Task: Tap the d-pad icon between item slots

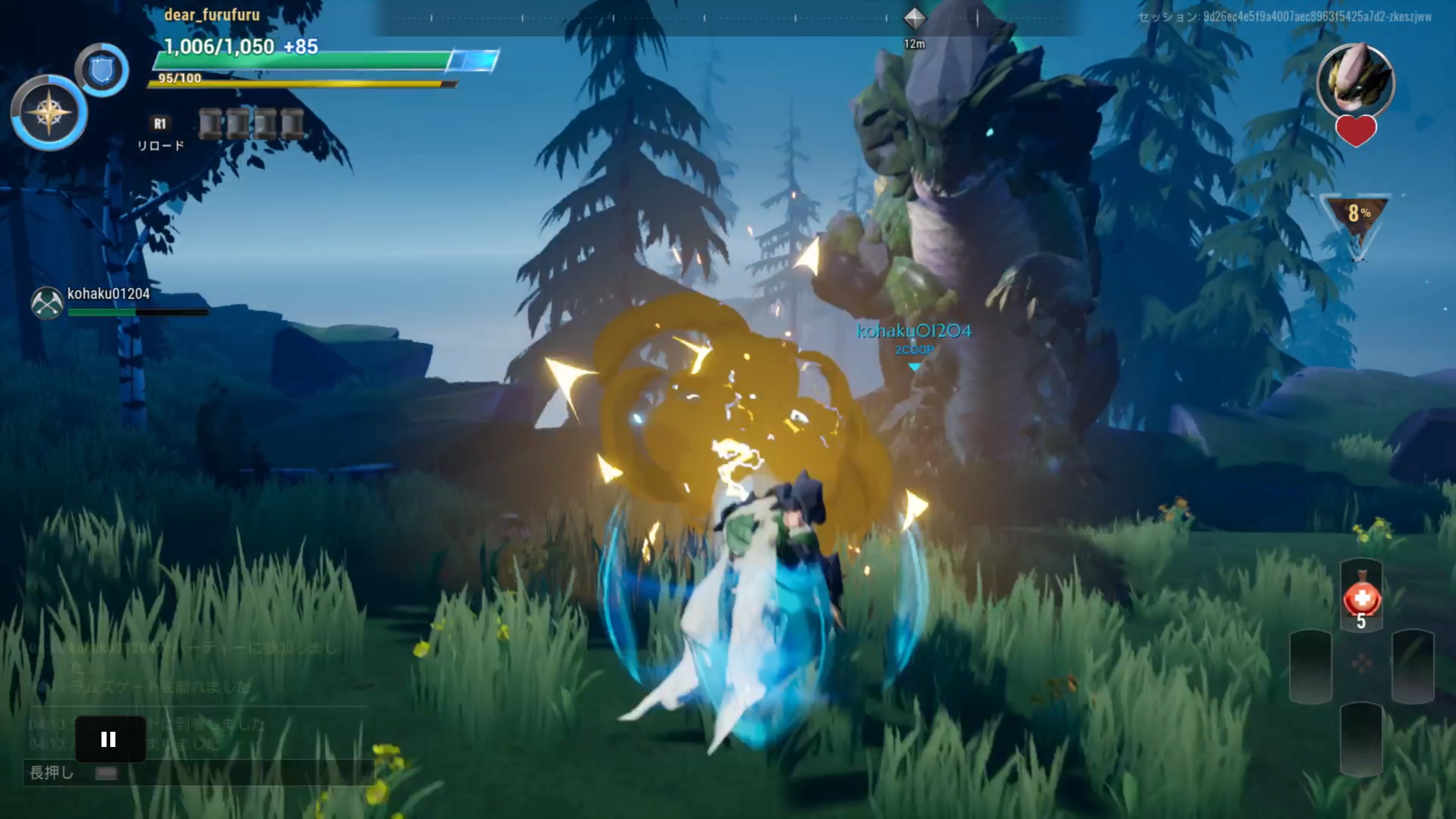Action: click(1362, 663)
